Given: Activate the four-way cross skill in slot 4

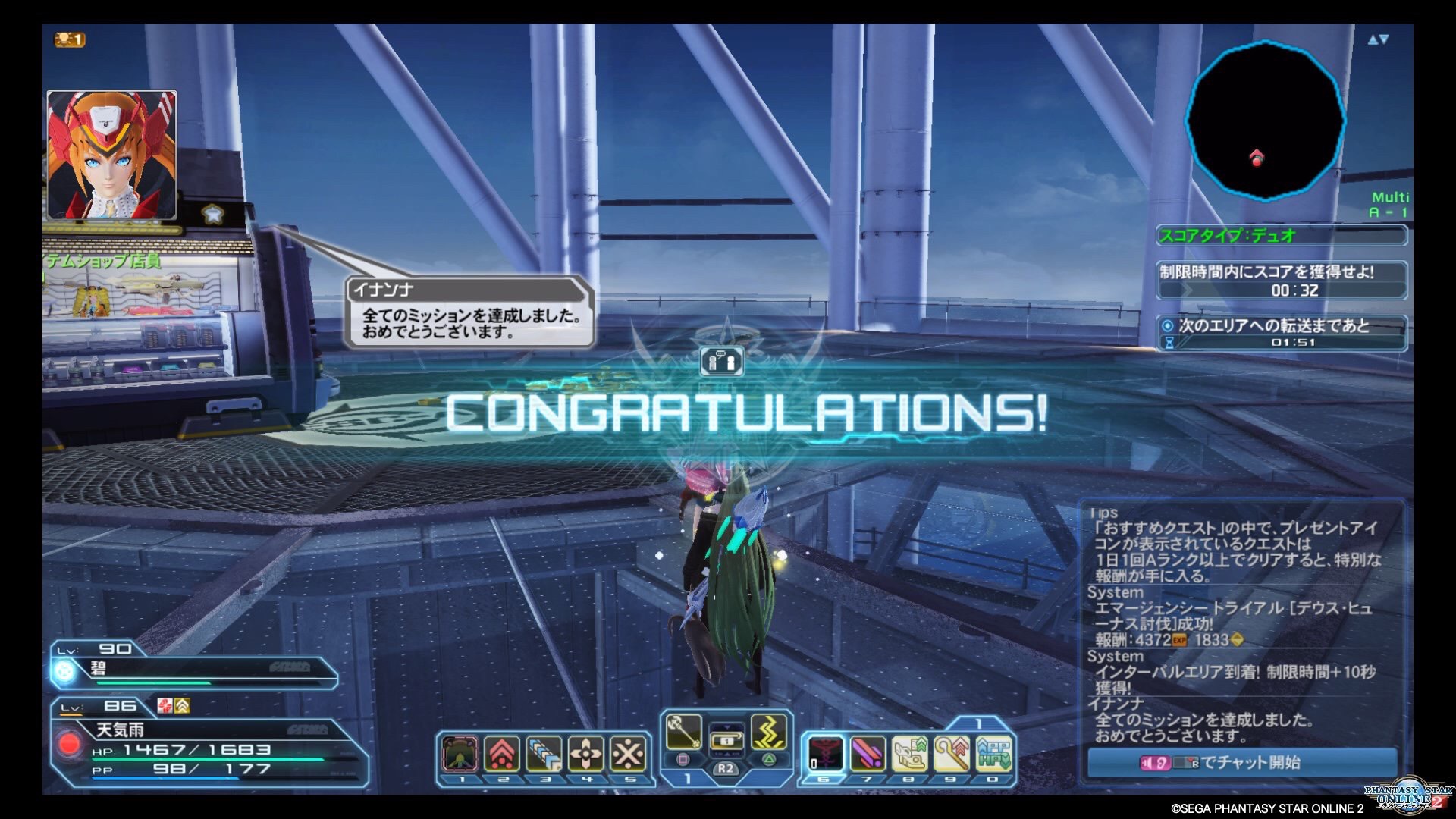Looking at the screenshot, I should [x=586, y=755].
